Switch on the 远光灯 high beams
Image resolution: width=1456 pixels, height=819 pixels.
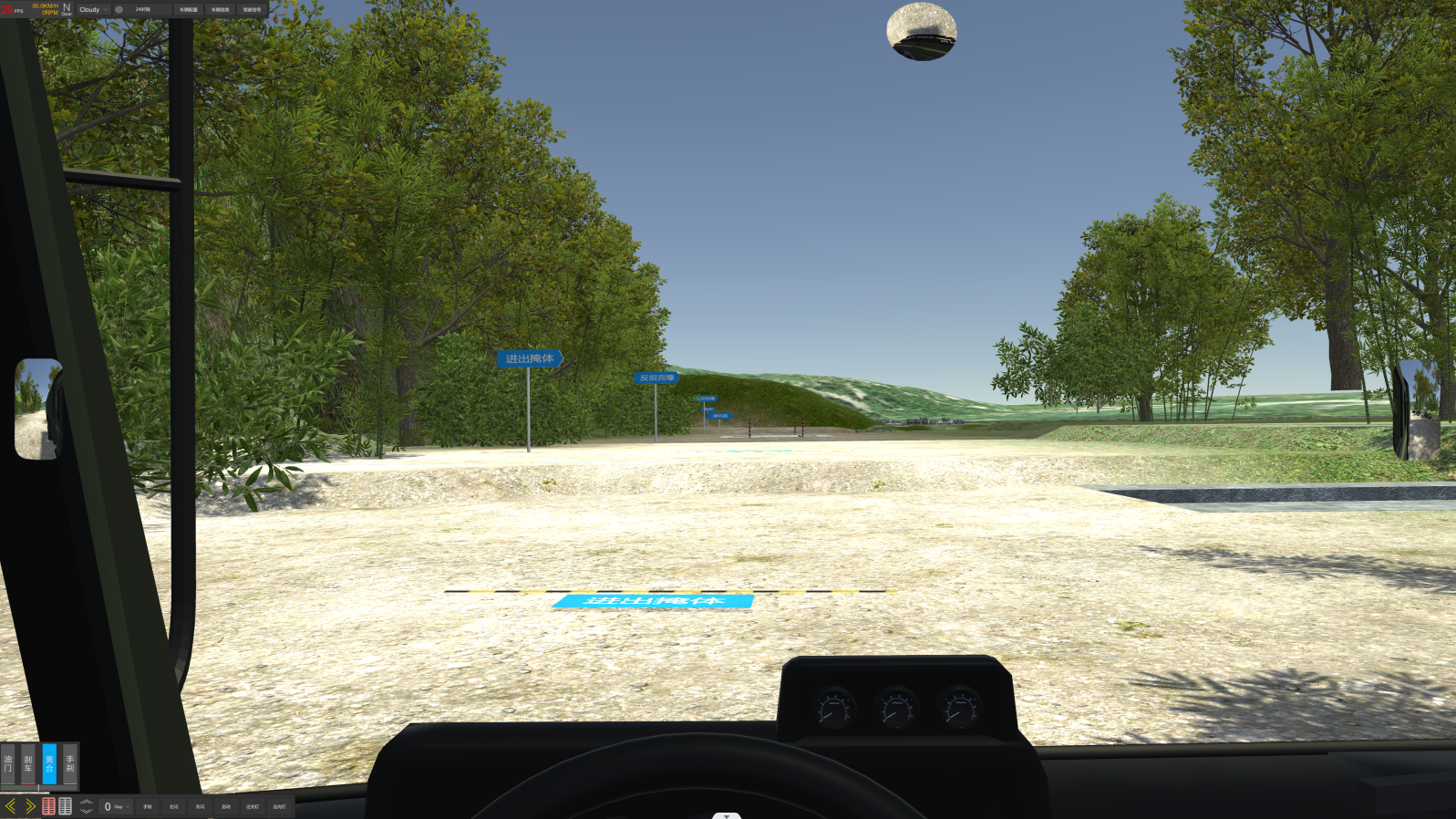click(279, 806)
